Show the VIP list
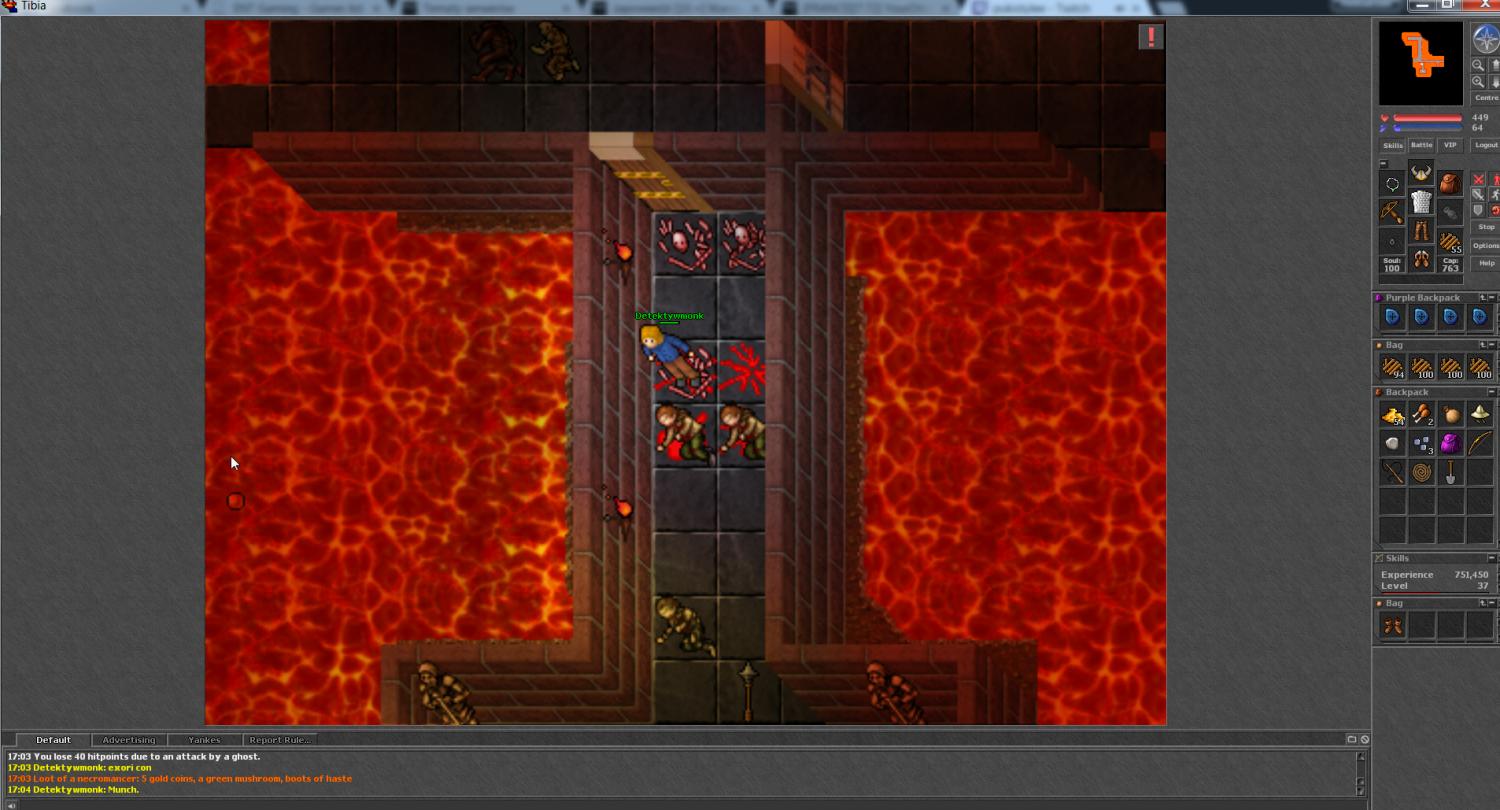Screen dimensions: 1500x810 click(x=1450, y=145)
